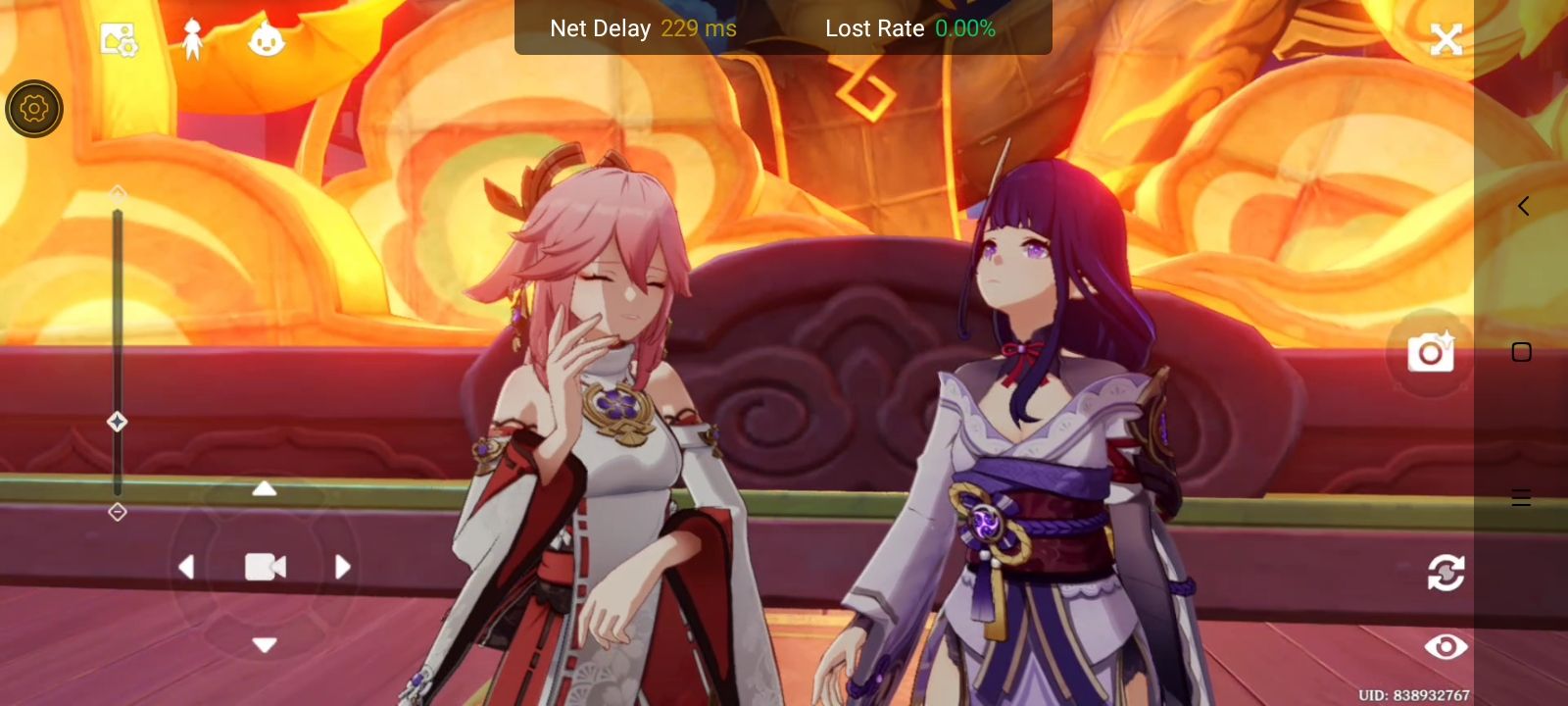Screen dimensions: 1568x706
Task: Close the session with the X button
Action: click(1447, 39)
